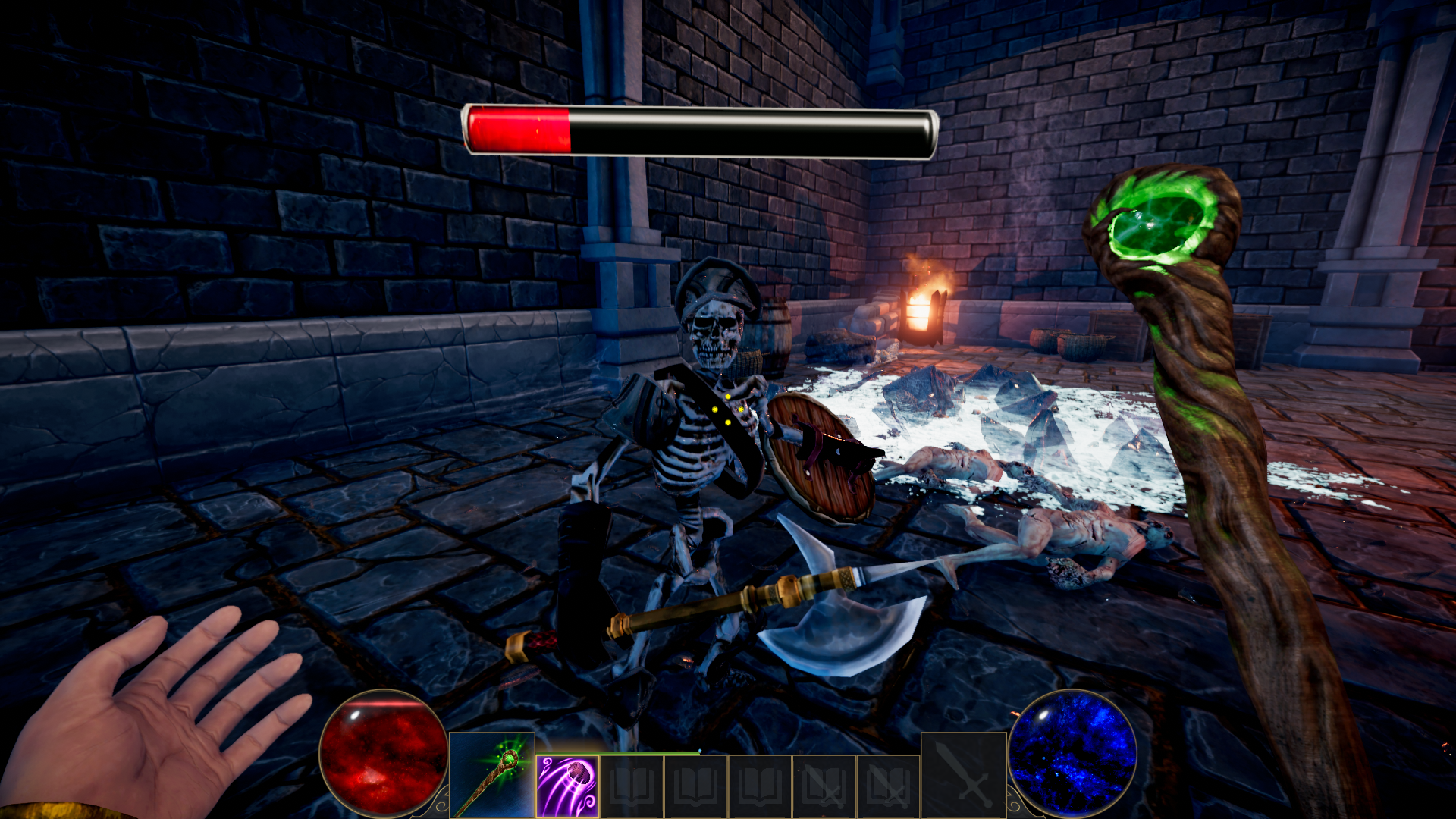Activate the purple orb spell
This screenshot has width=1456, height=819.
click(568, 786)
